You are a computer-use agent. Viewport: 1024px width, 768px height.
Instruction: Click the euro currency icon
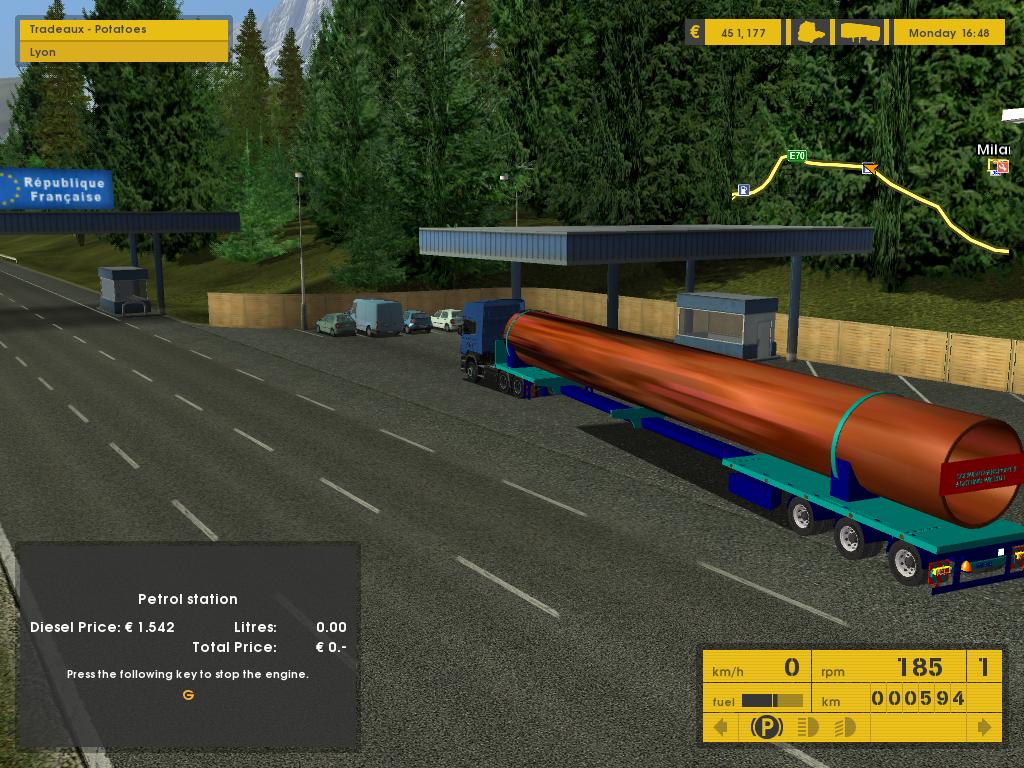695,32
